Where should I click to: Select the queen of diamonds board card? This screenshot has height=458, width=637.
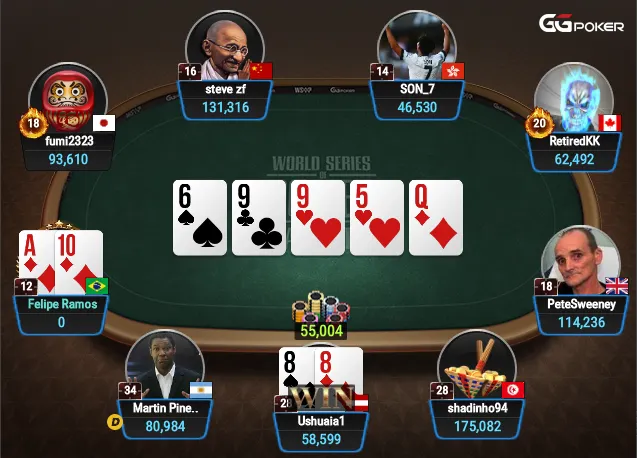435,217
